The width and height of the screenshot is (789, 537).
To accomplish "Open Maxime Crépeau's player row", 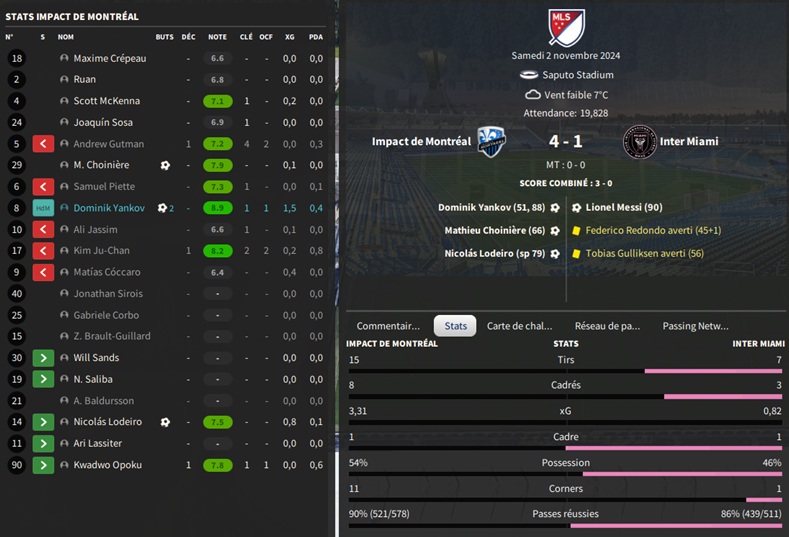I will pyautogui.click(x=109, y=59).
